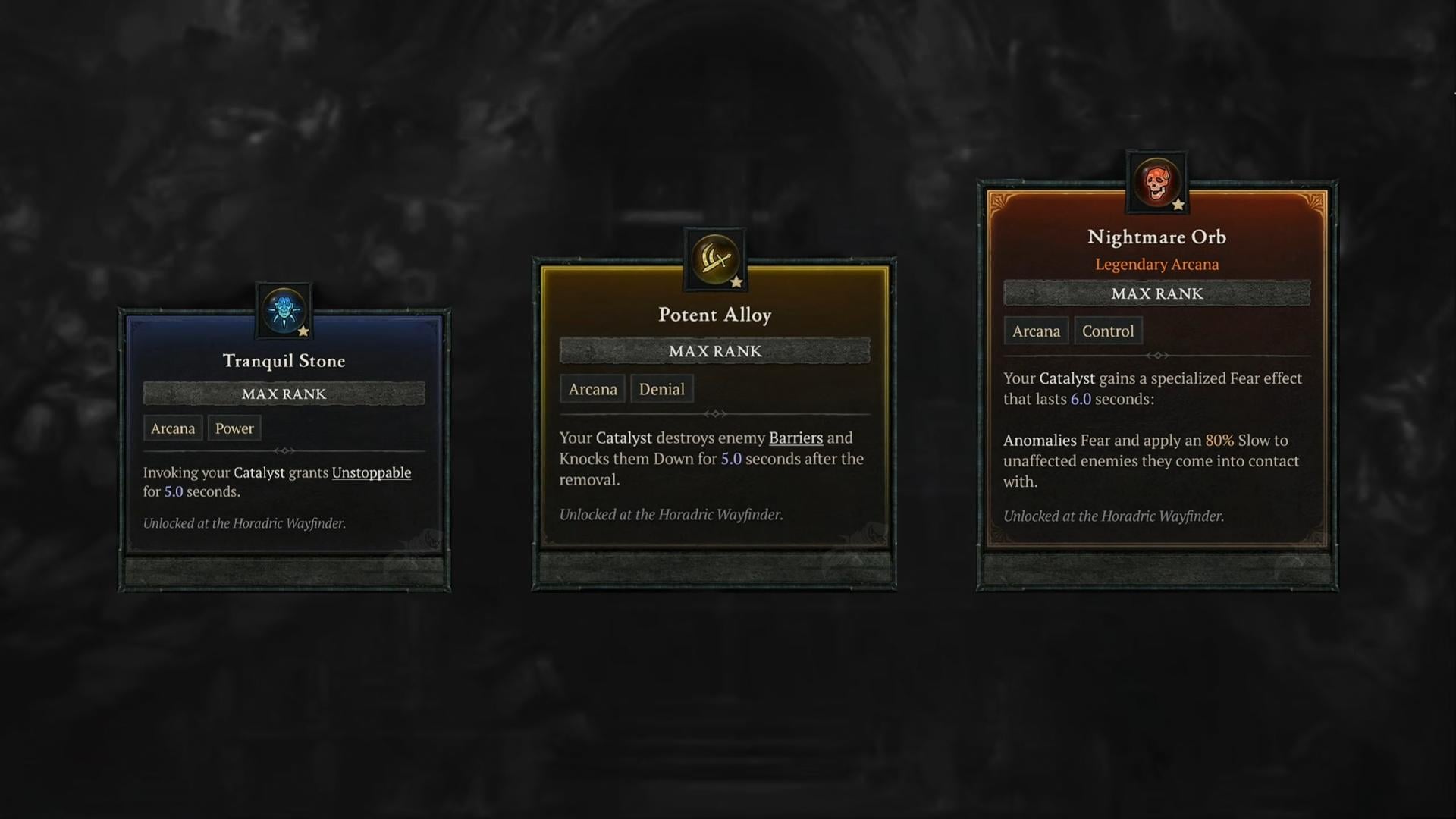The image size is (1456, 819).
Task: Toggle the Power tag on Tranquil Stone
Action: point(234,428)
